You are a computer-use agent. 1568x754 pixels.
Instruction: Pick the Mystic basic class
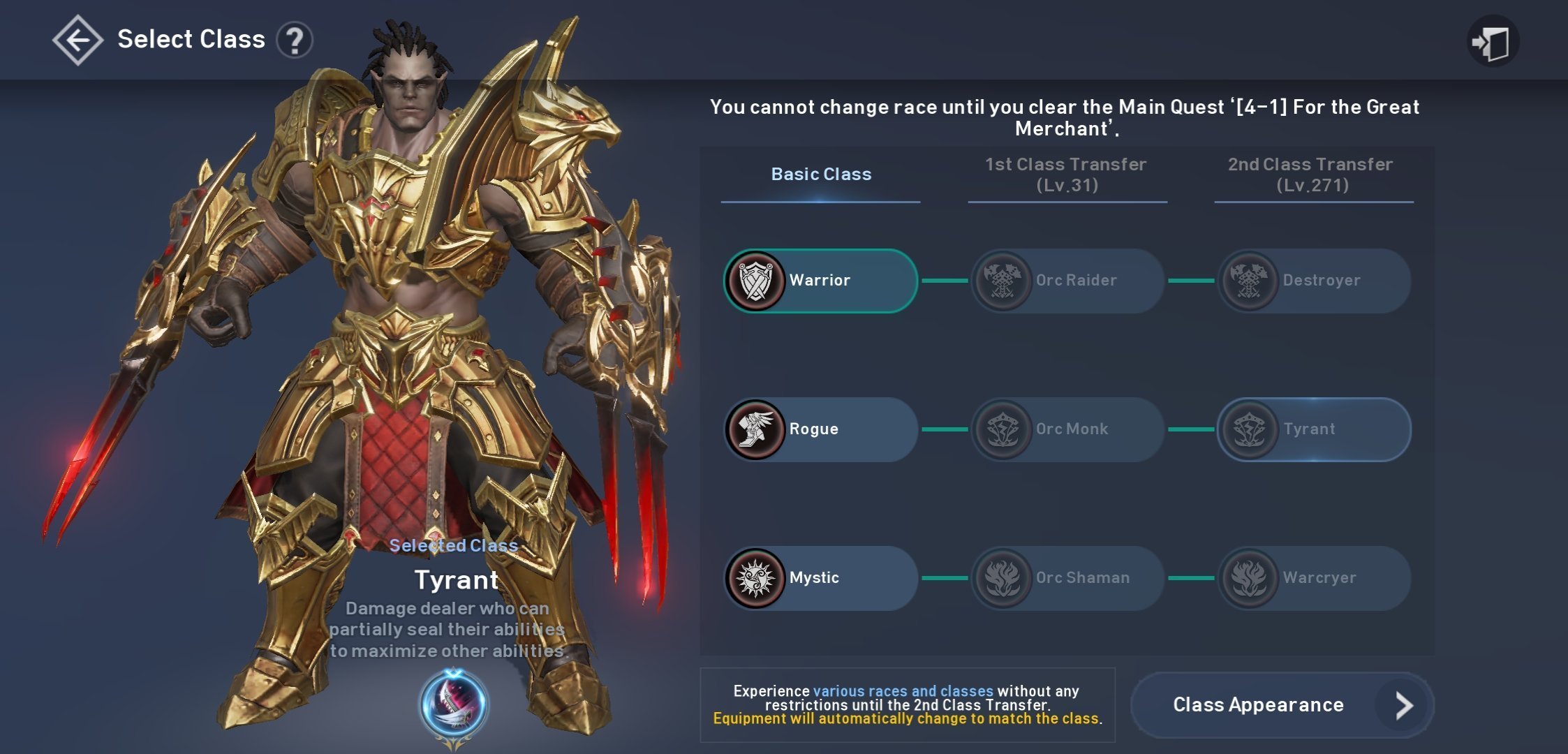click(821, 578)
